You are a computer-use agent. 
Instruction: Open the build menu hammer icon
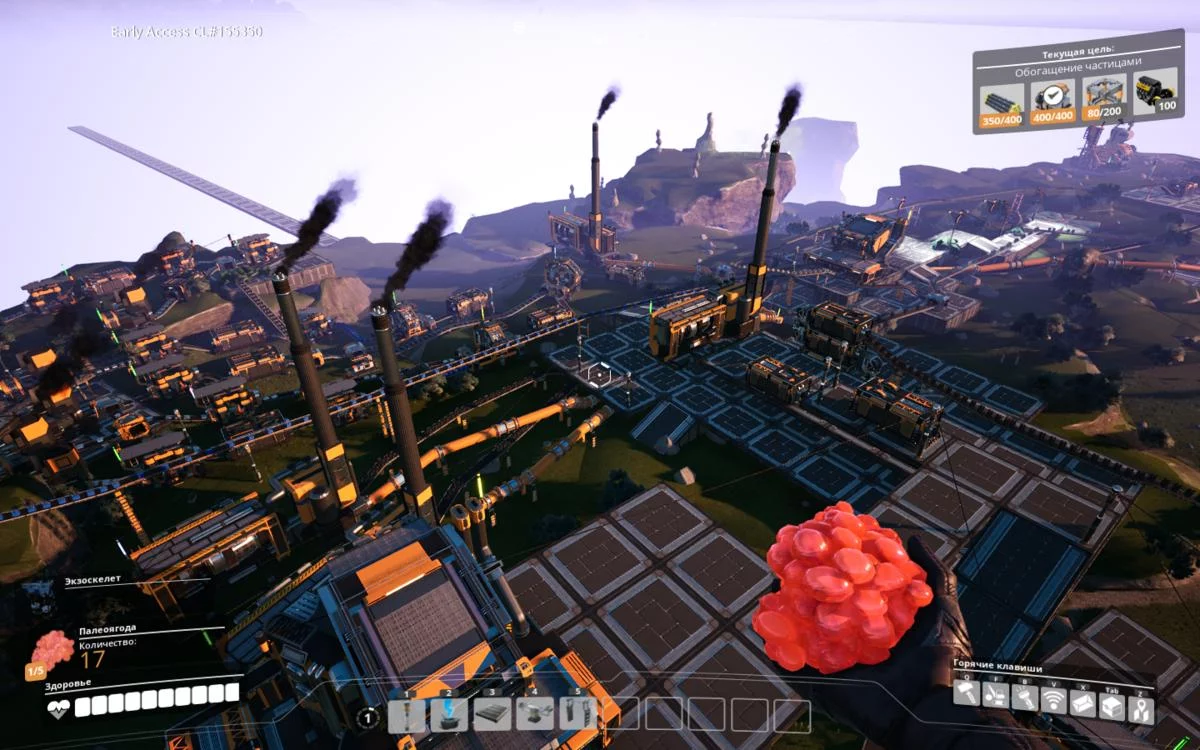point(966,695)
